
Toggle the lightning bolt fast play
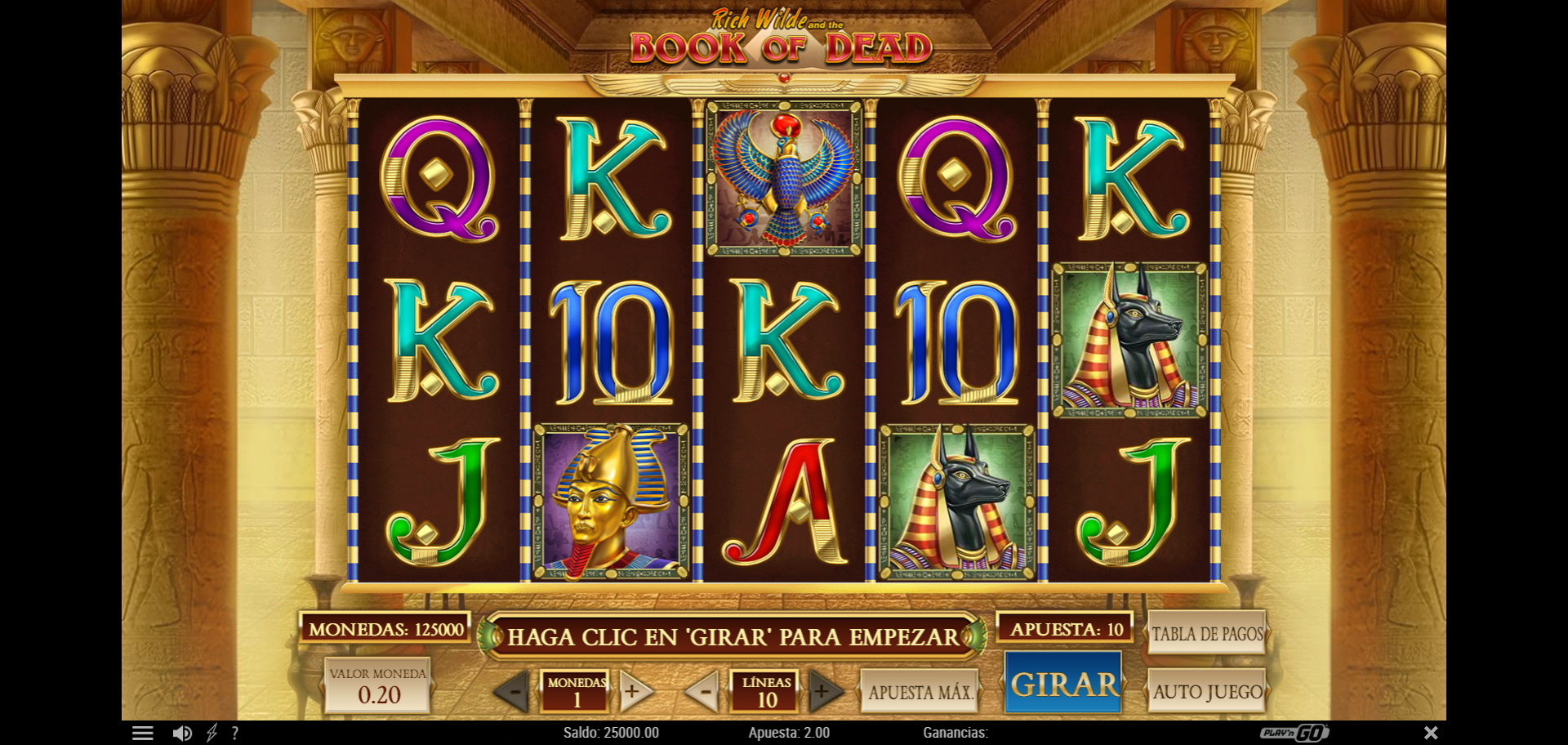click(x=212, y=734)
